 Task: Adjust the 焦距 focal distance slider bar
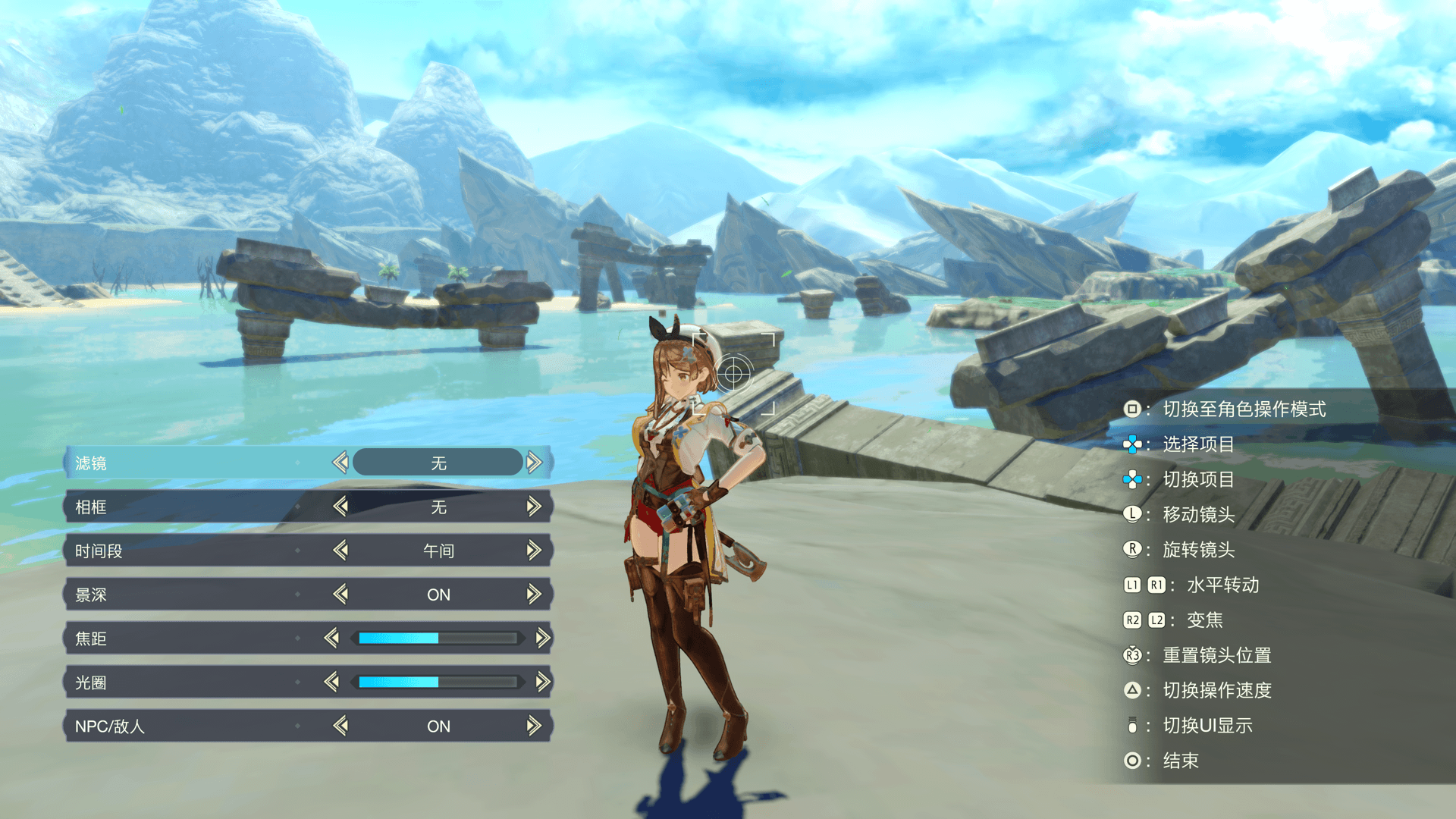tap(438, 638)
